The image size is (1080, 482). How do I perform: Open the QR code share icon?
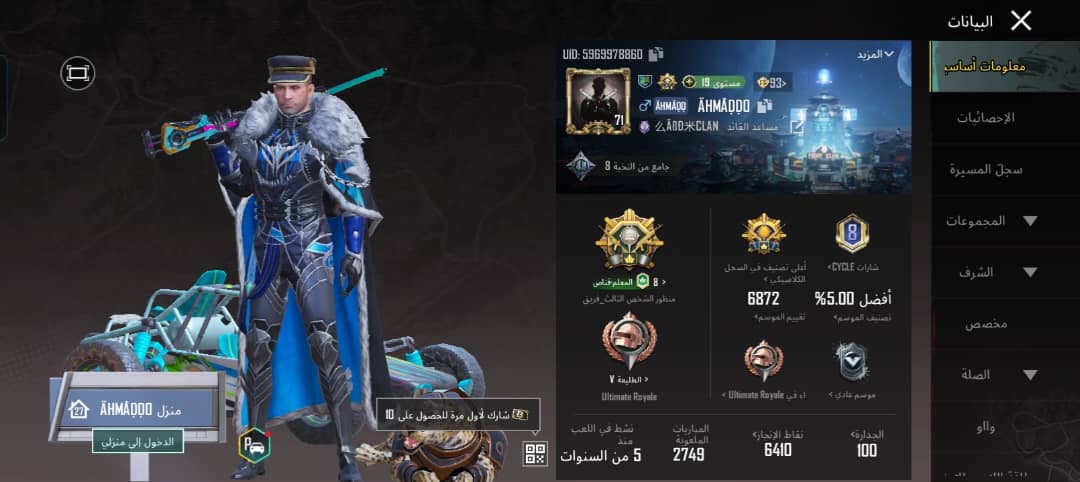click(535, 454)
